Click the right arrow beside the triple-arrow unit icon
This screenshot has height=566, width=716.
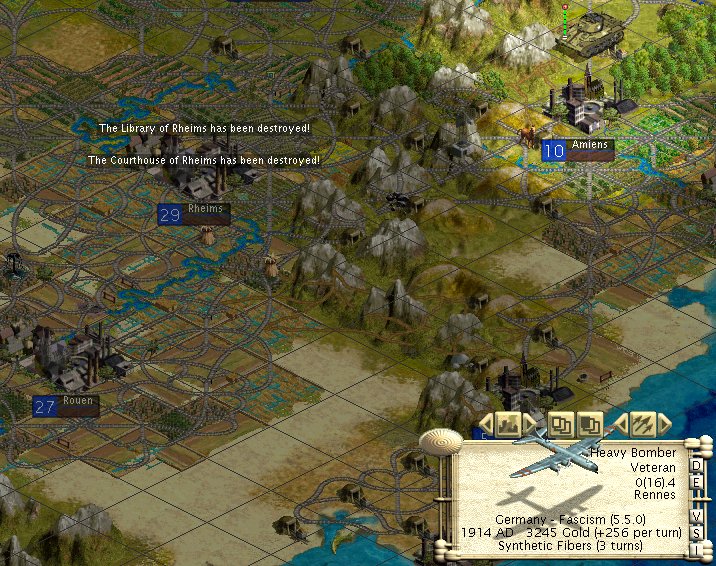coord(665,423)
